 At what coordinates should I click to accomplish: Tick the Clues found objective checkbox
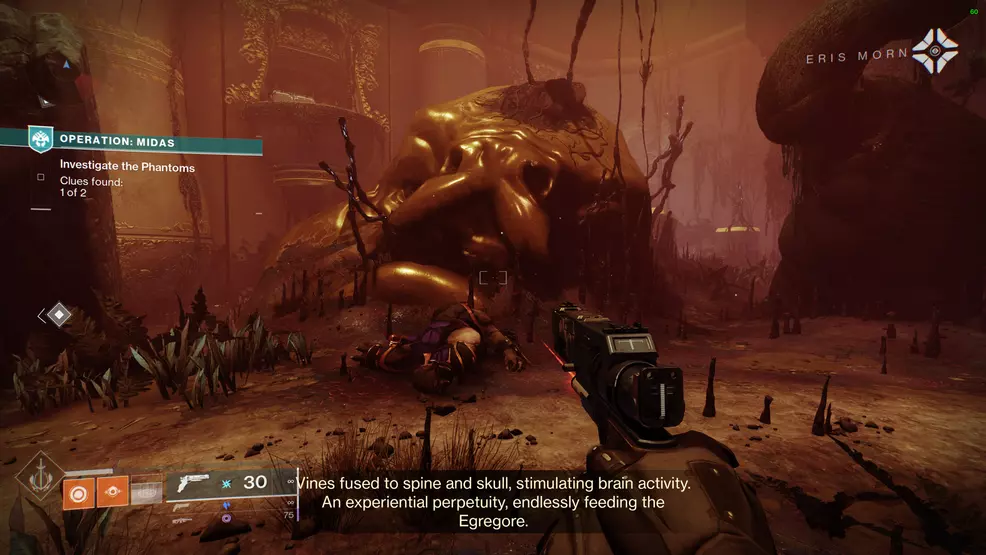click(x=41, y=177)
